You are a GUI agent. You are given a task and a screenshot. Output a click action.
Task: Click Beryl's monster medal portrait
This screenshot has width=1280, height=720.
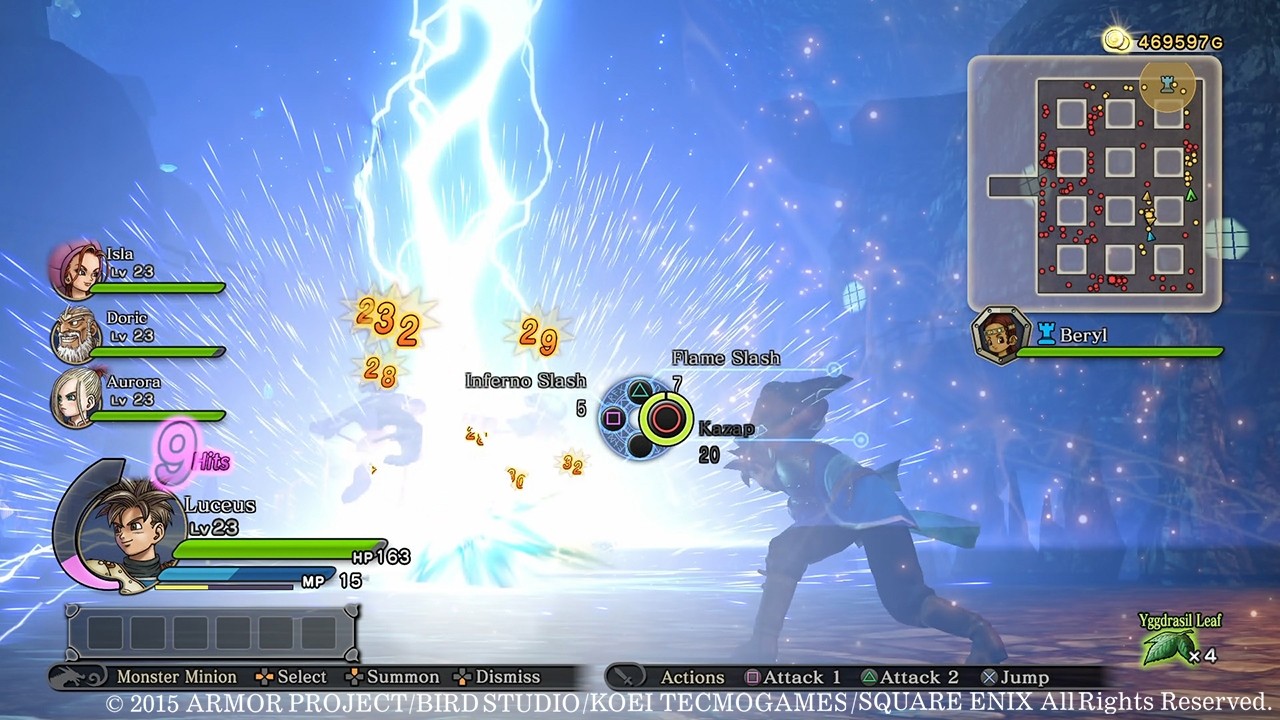click(1000, 332)
